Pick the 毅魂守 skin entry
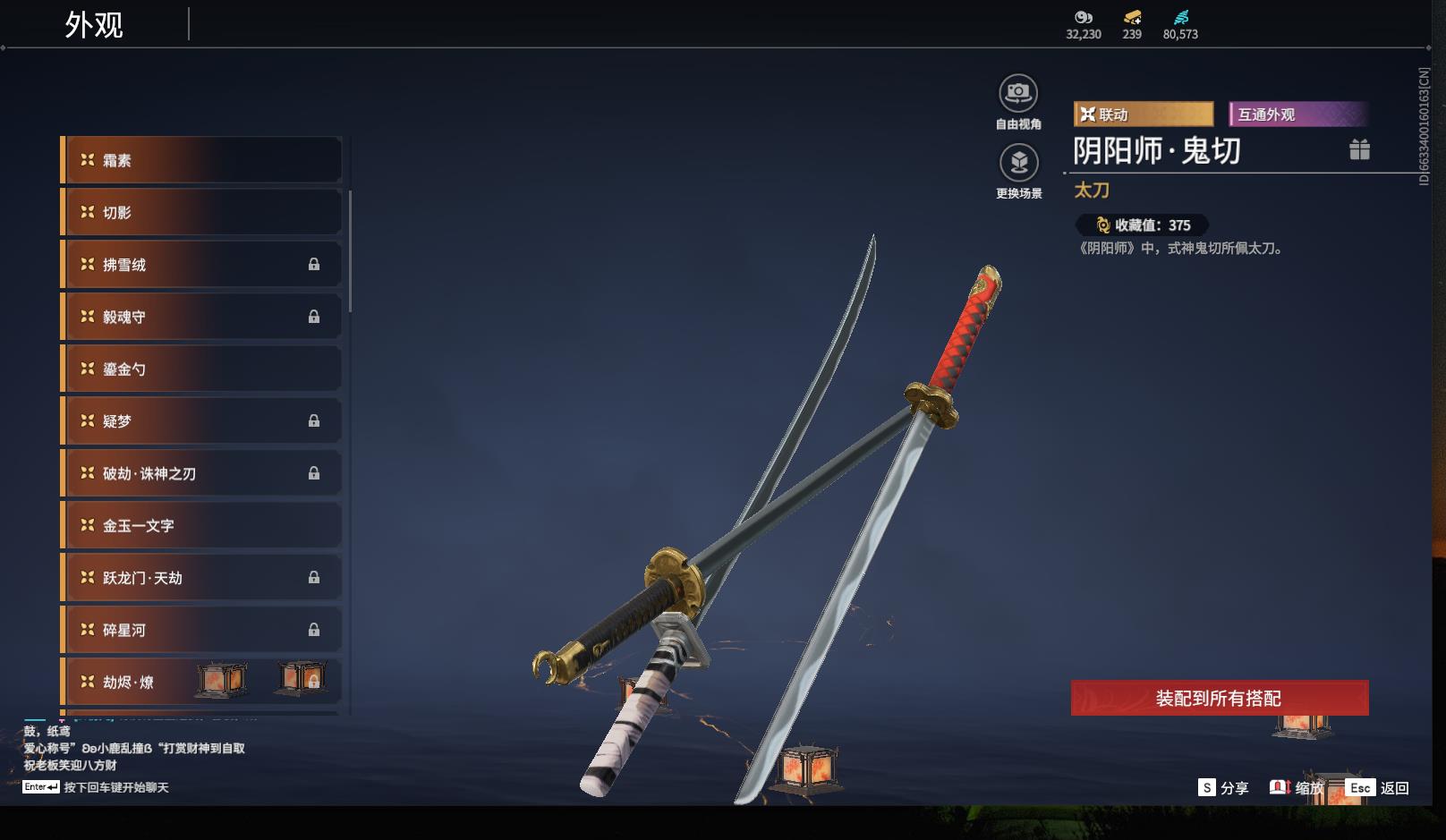Viewport: 1446px width, 840px height. pos(201,317)
